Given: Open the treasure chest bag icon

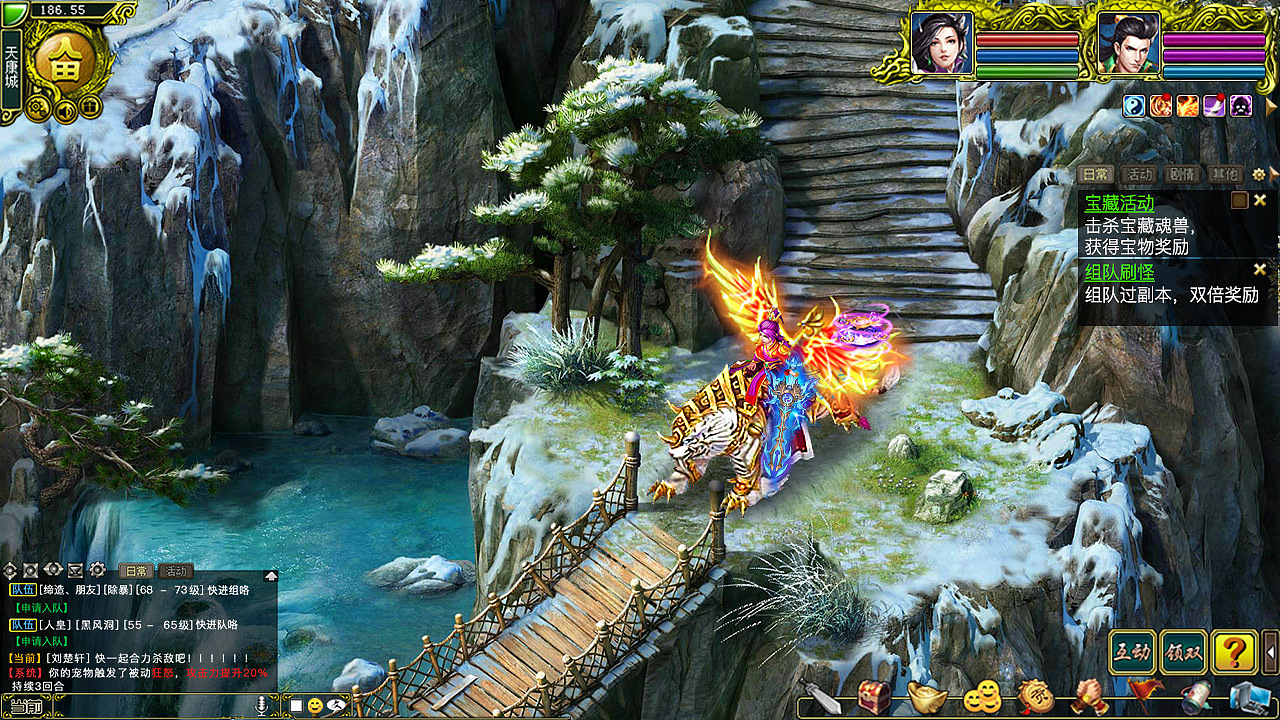Looking at the screenshot, I should pyautogui.click(x=874, y=696).
